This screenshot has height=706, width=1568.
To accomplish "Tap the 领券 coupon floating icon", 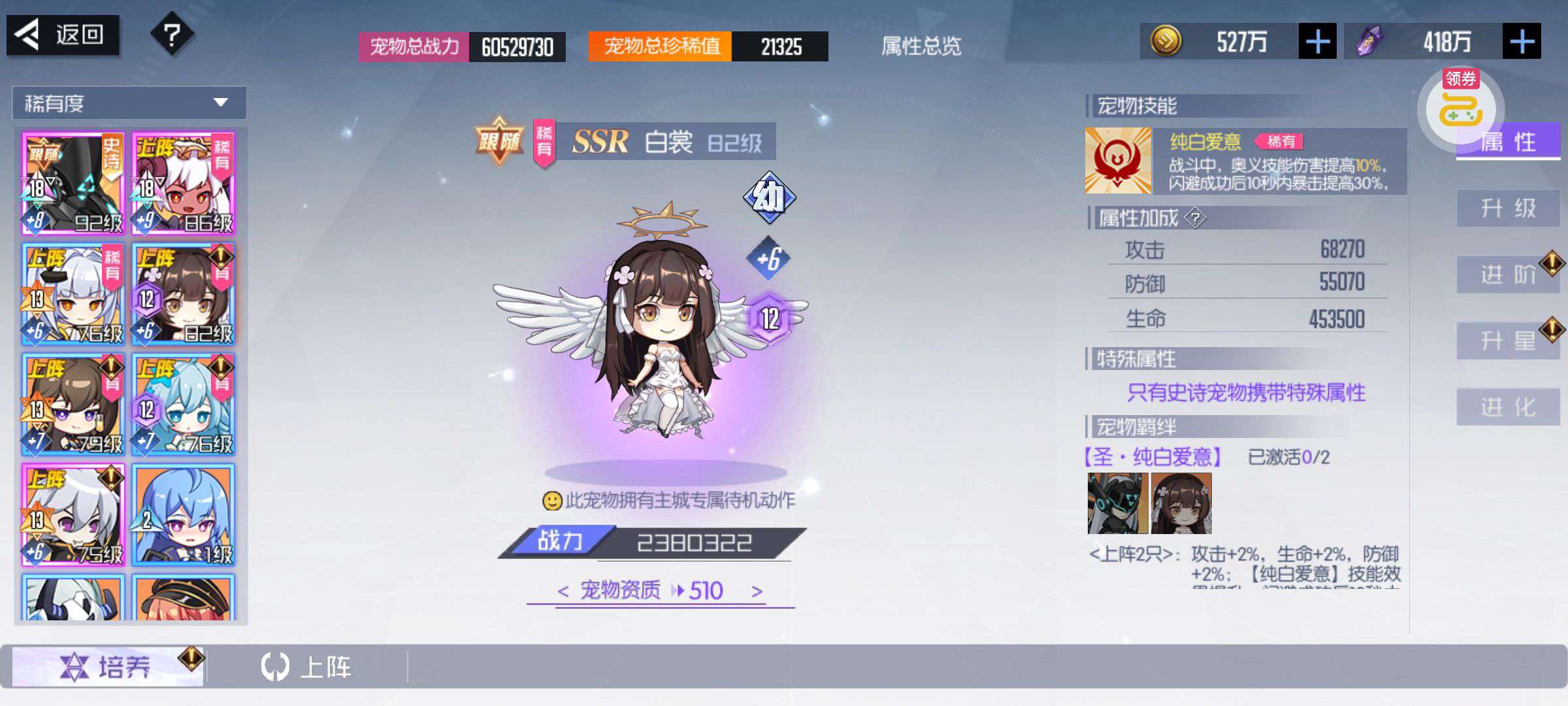I will [1461, 105].
